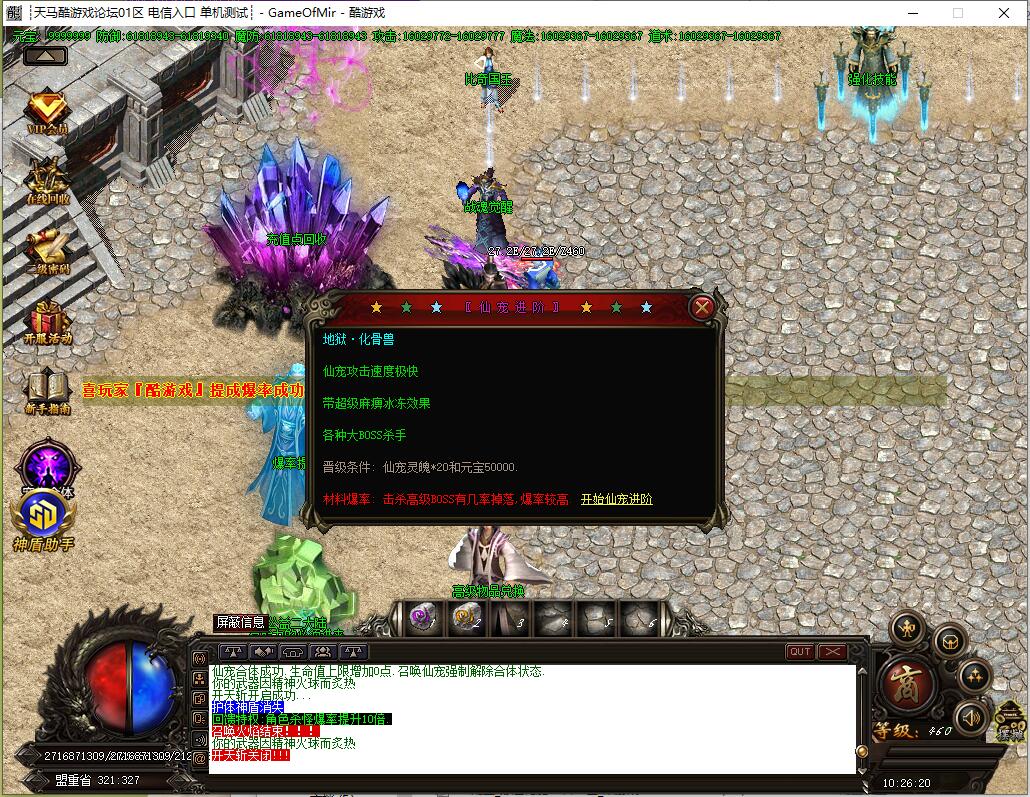Toggle the sound speaker button
This screenshot has width=1030, height=797.
(970, 716)
